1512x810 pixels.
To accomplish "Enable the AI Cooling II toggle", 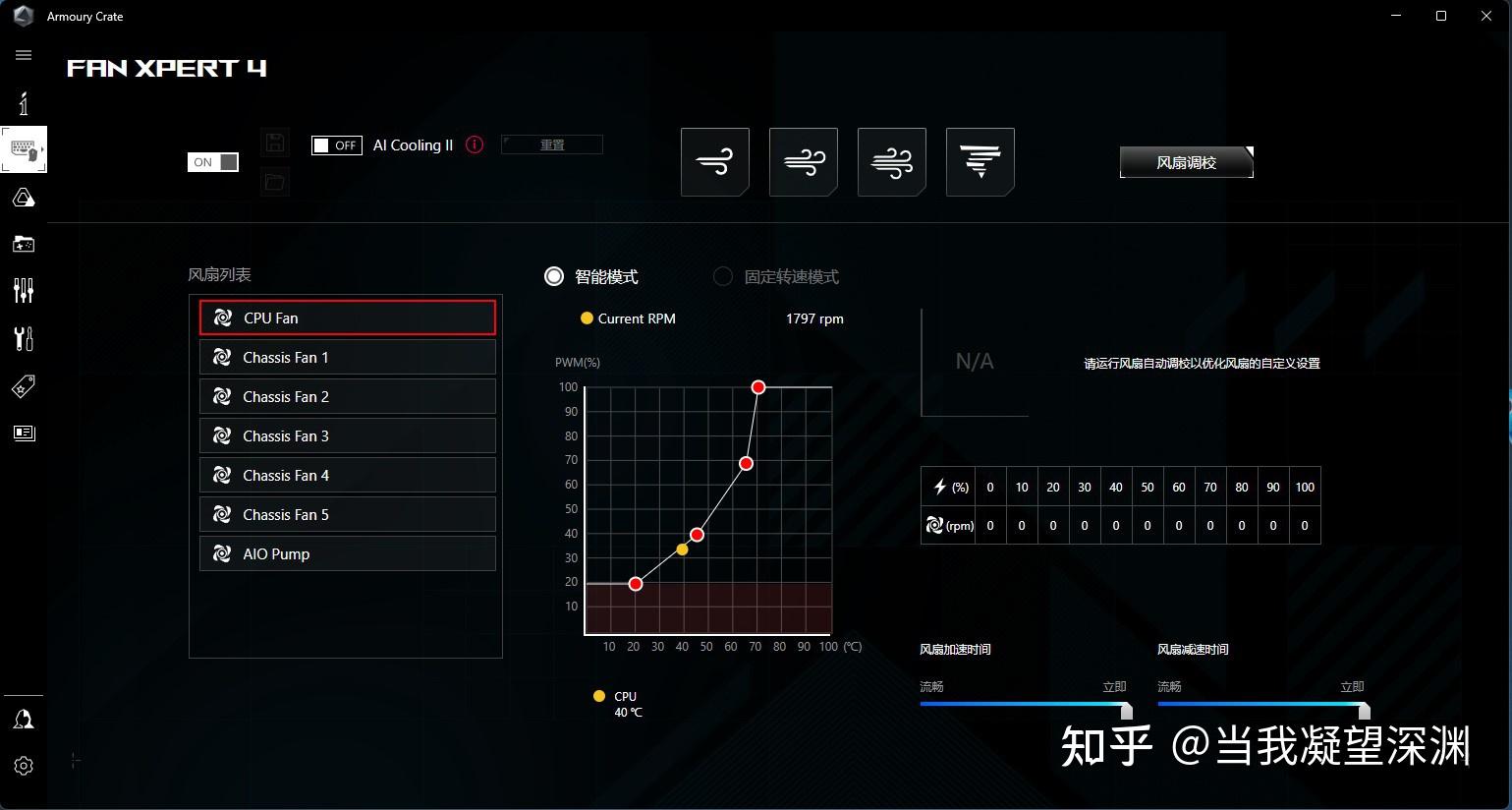I will point(336,145).
